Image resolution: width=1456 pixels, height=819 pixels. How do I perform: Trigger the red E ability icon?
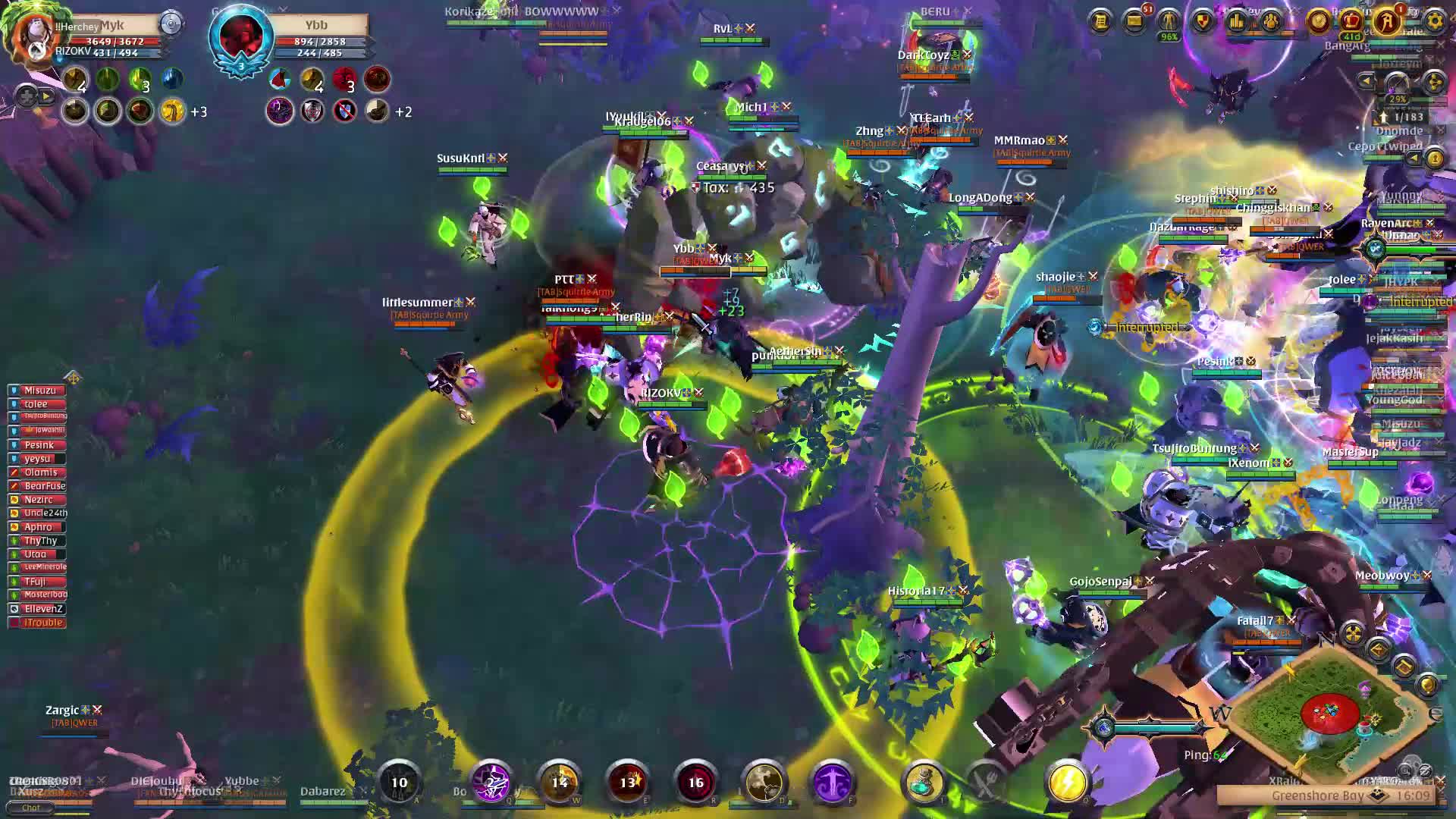(x=628, y=782)
